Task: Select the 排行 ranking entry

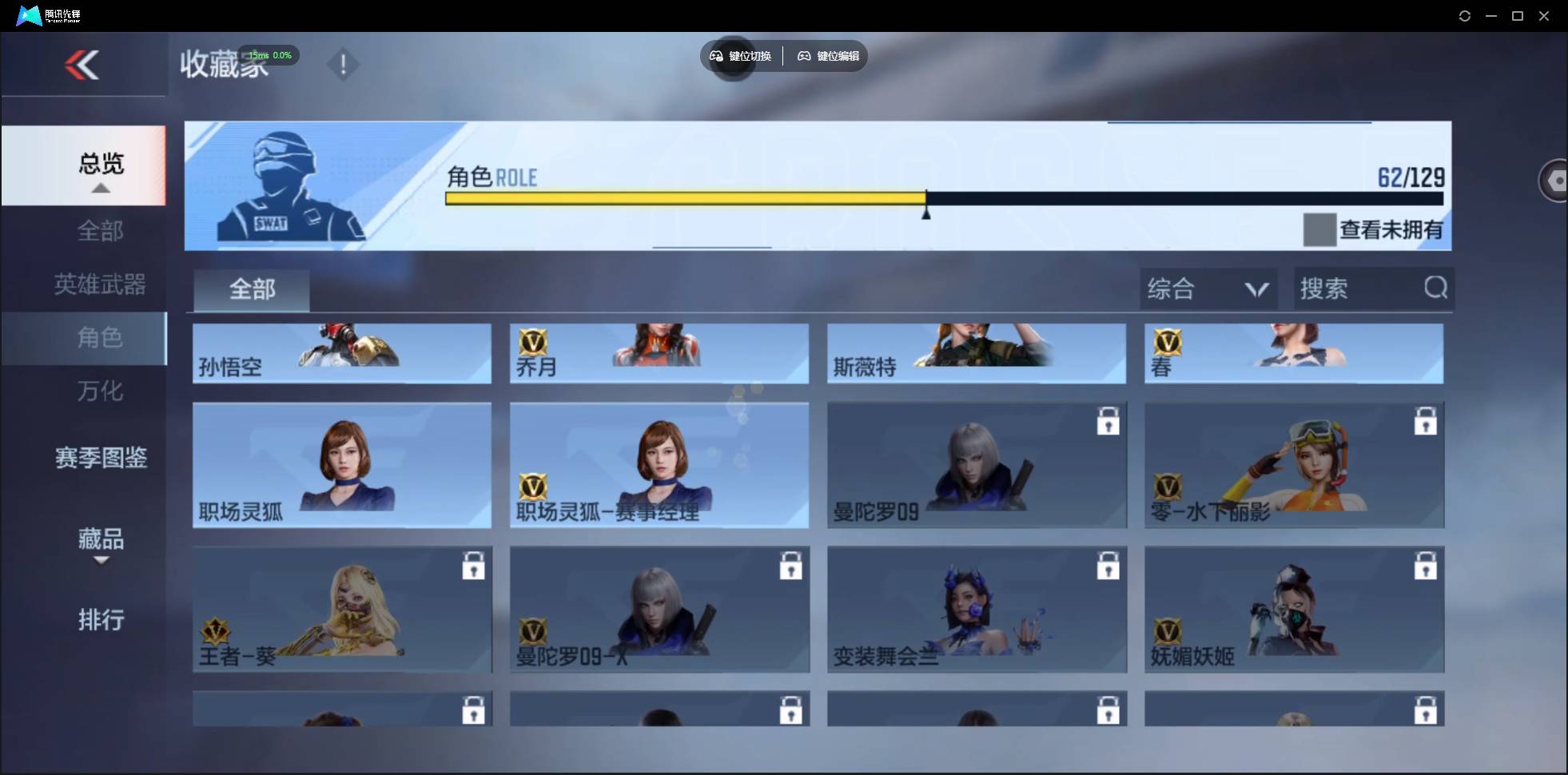Action: 101,621
